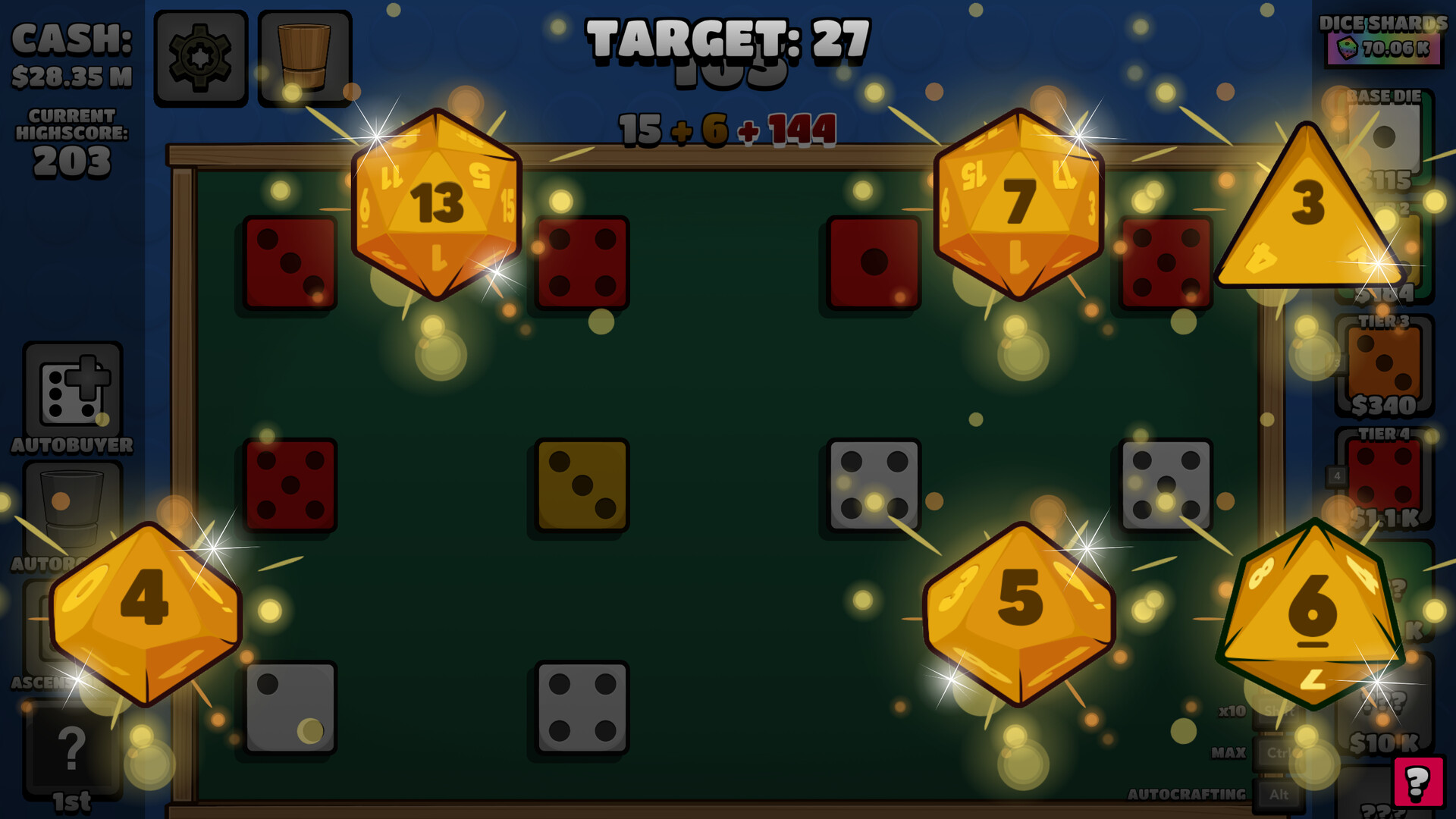Toggle Autocrafting with Alt

click(x=1278, y=794)
